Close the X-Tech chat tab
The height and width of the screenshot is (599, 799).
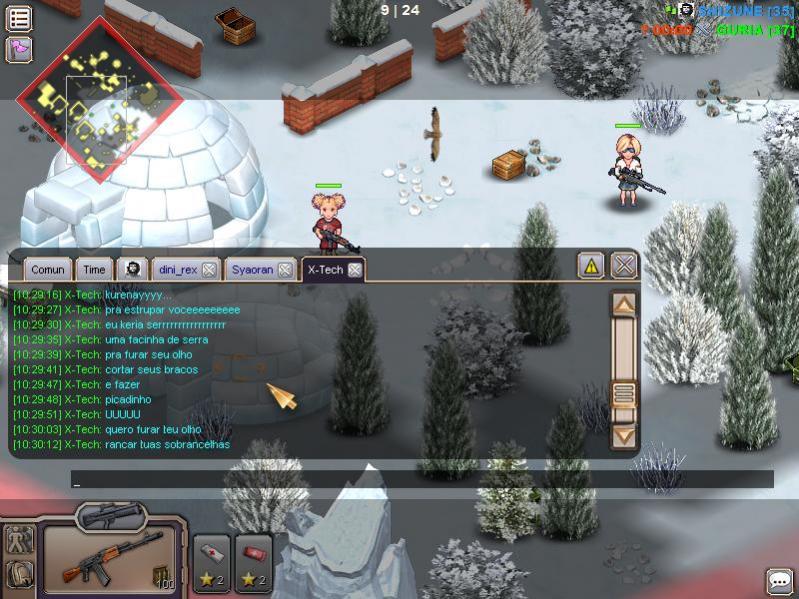point(354,270)
